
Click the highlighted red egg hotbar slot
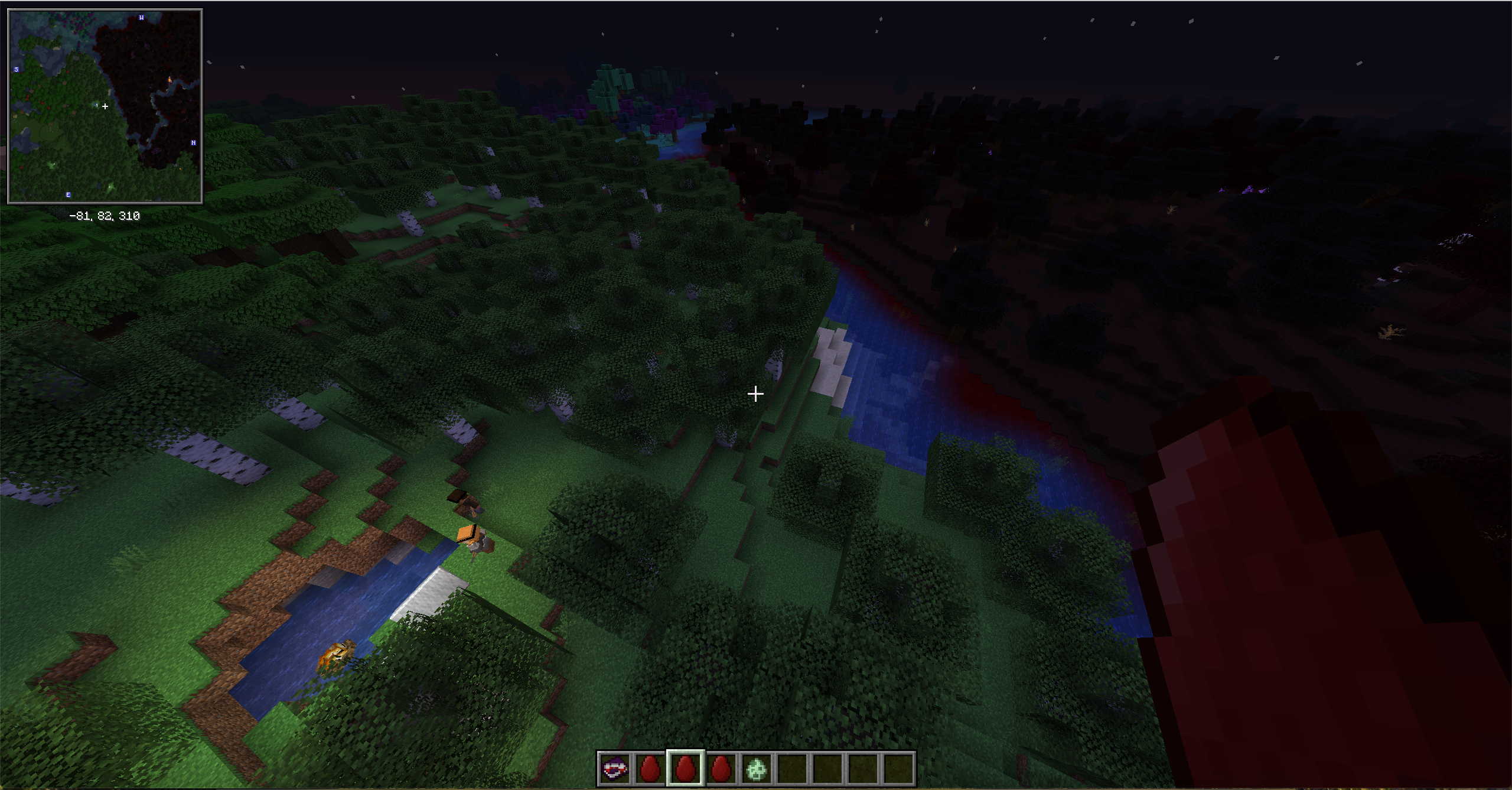point(685,769)
